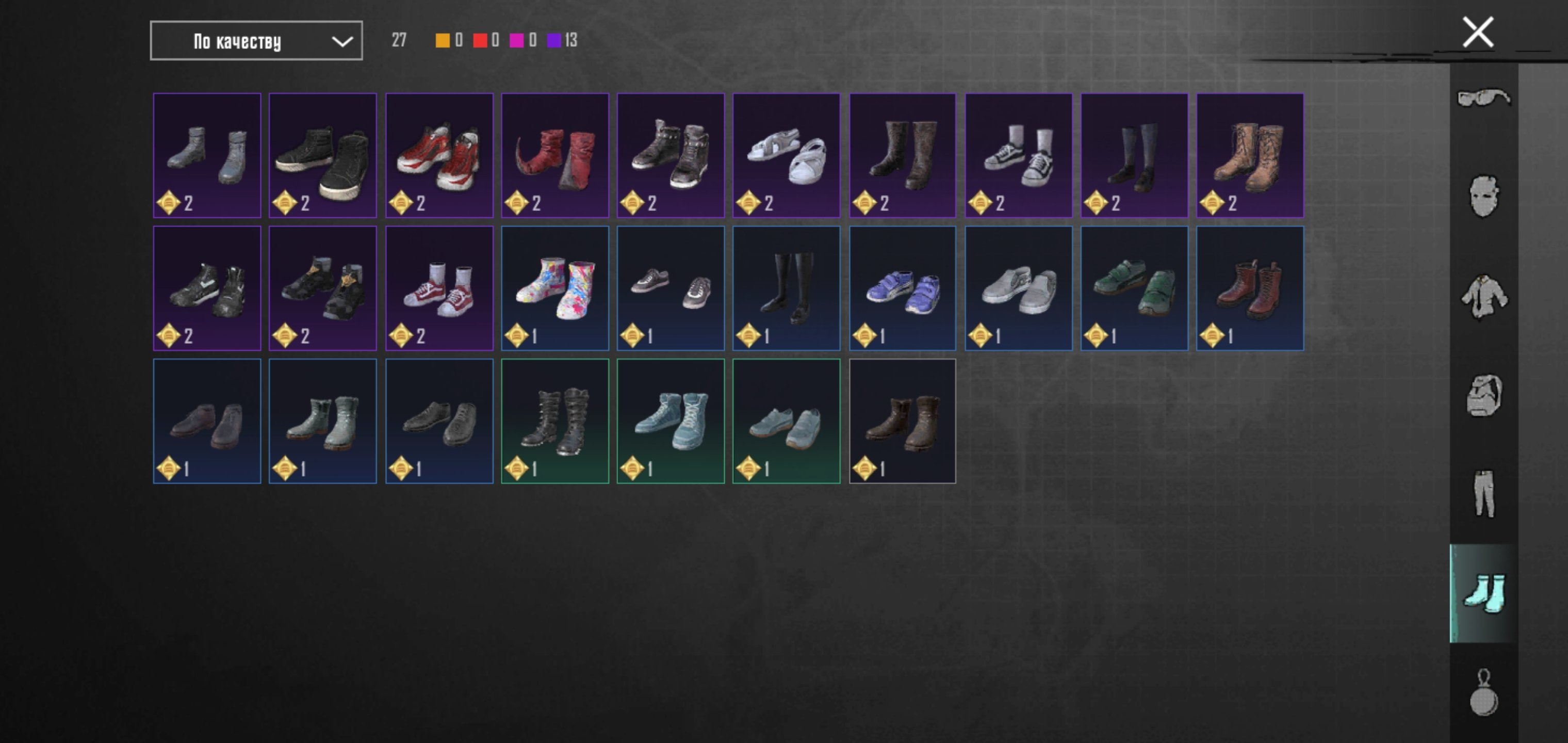
Task: Select the red and white sneakers
Action: 439,155
